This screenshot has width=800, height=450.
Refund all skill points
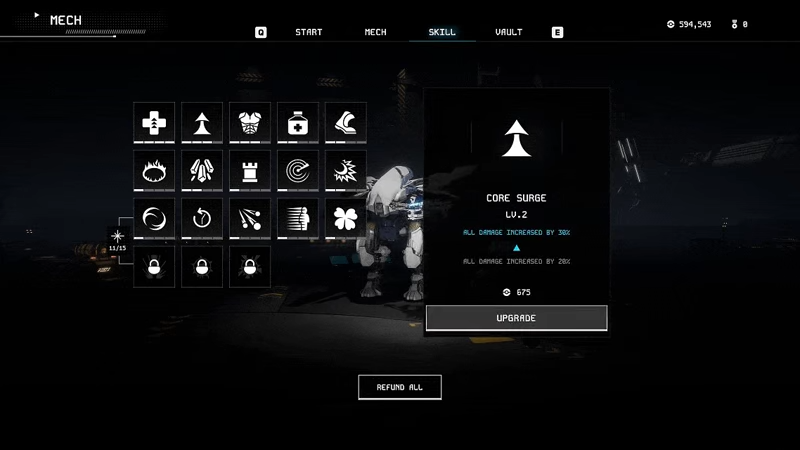(399, 387)
